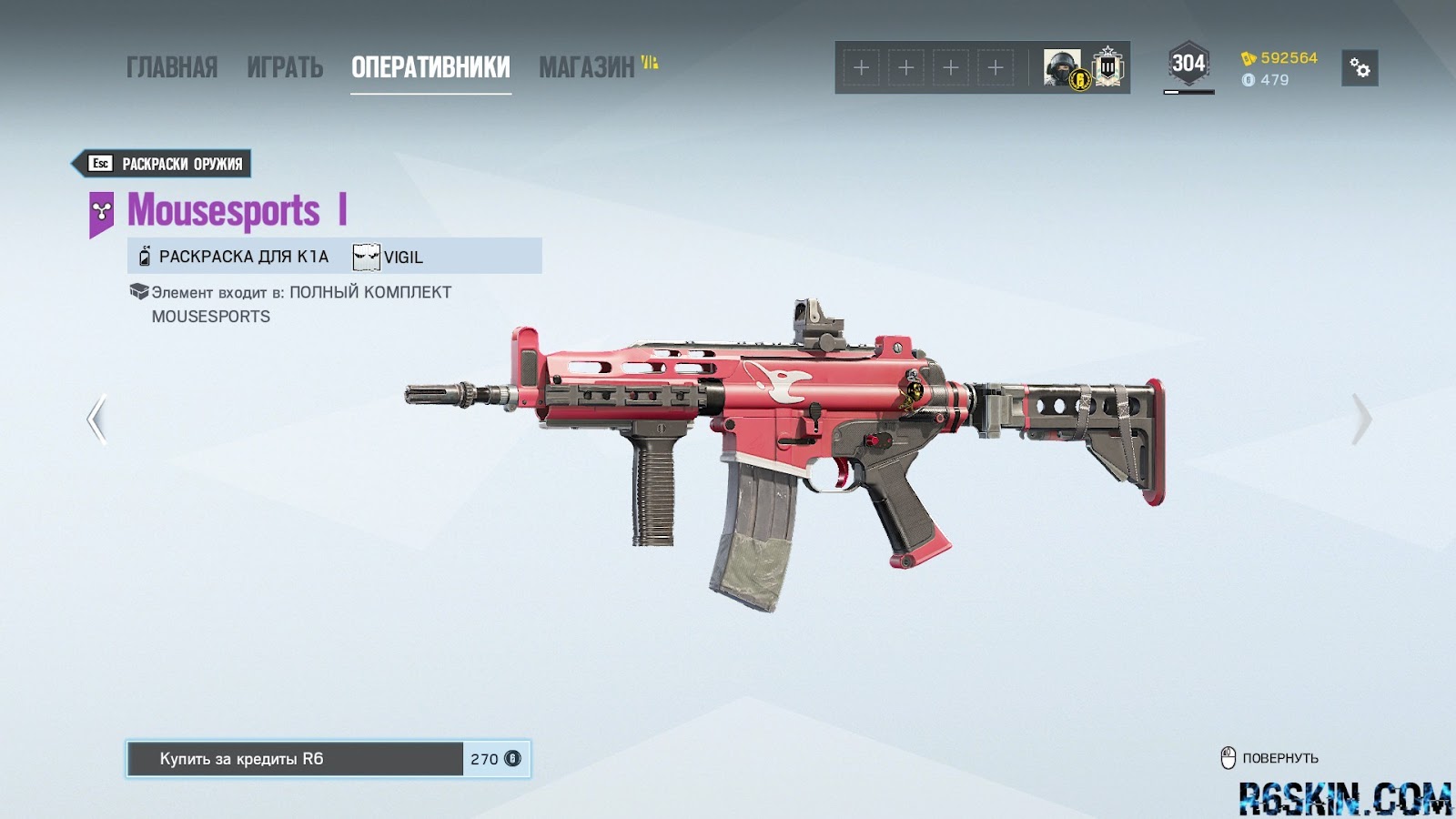Viewport: 1456px width, 819px height.
Task: Click the spray can skin icon
Action: point(144,257)
